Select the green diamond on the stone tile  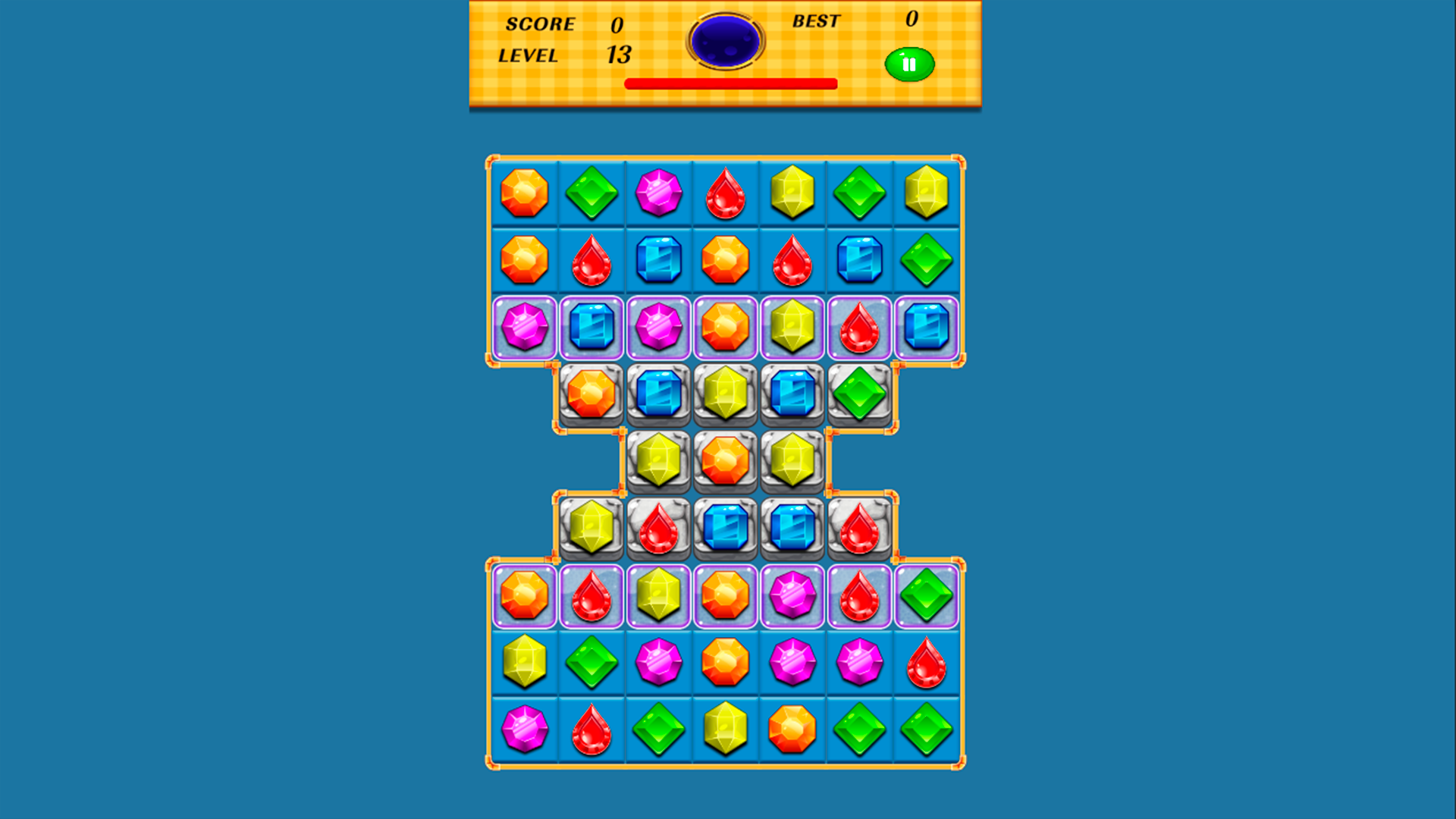point(859,394)
